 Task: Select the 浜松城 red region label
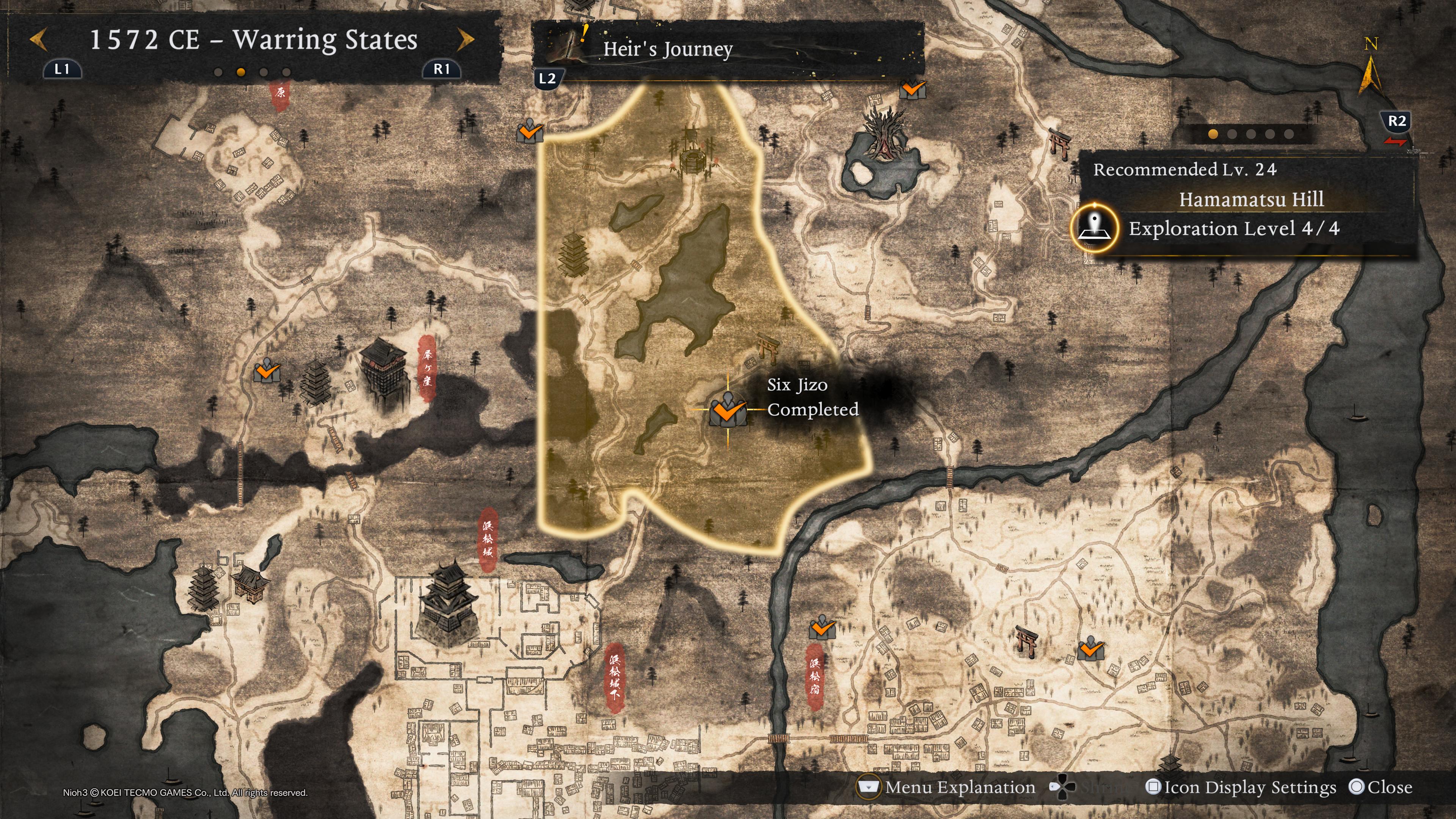488,539
